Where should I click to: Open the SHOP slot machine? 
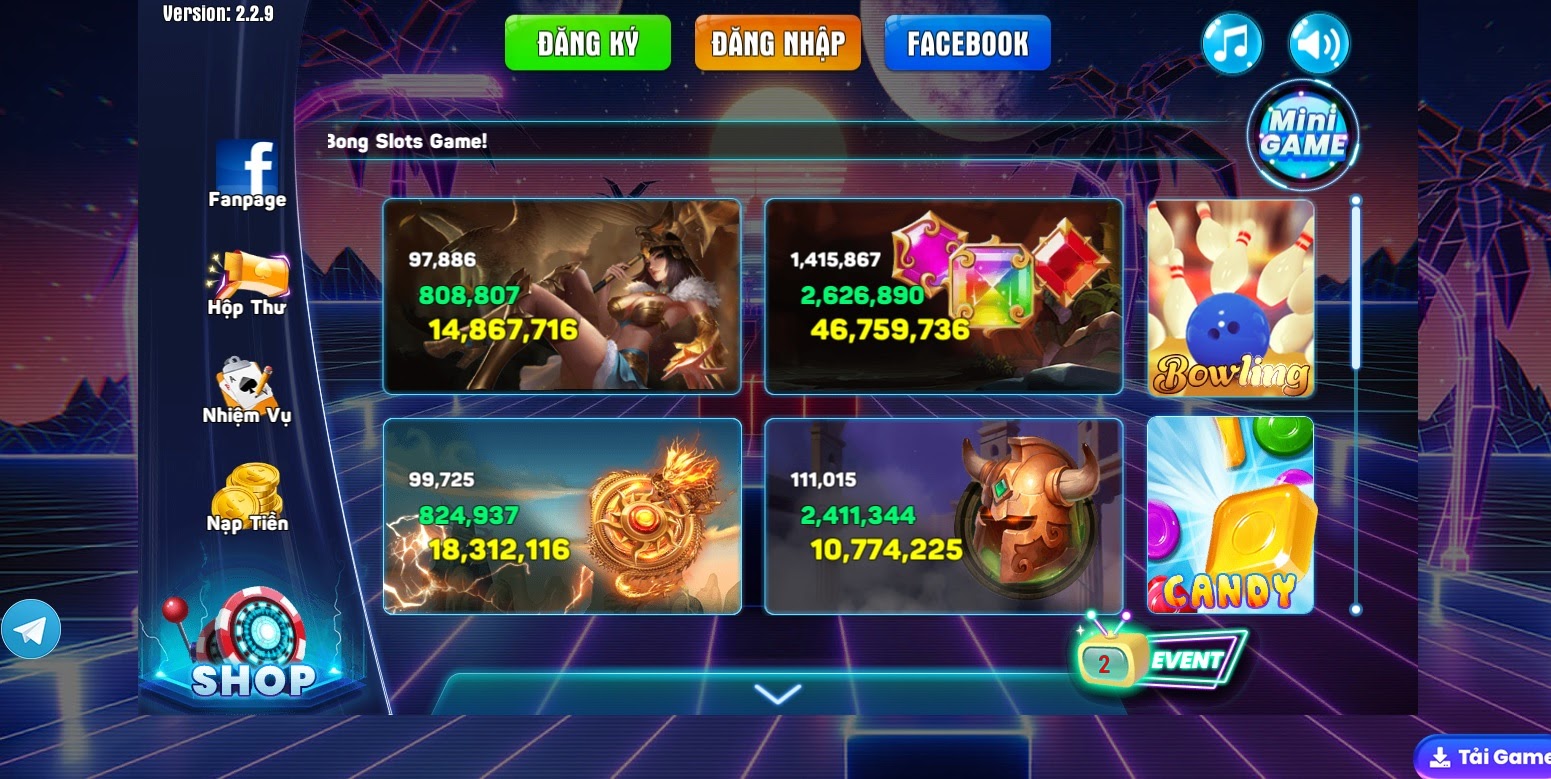[256, 640]
